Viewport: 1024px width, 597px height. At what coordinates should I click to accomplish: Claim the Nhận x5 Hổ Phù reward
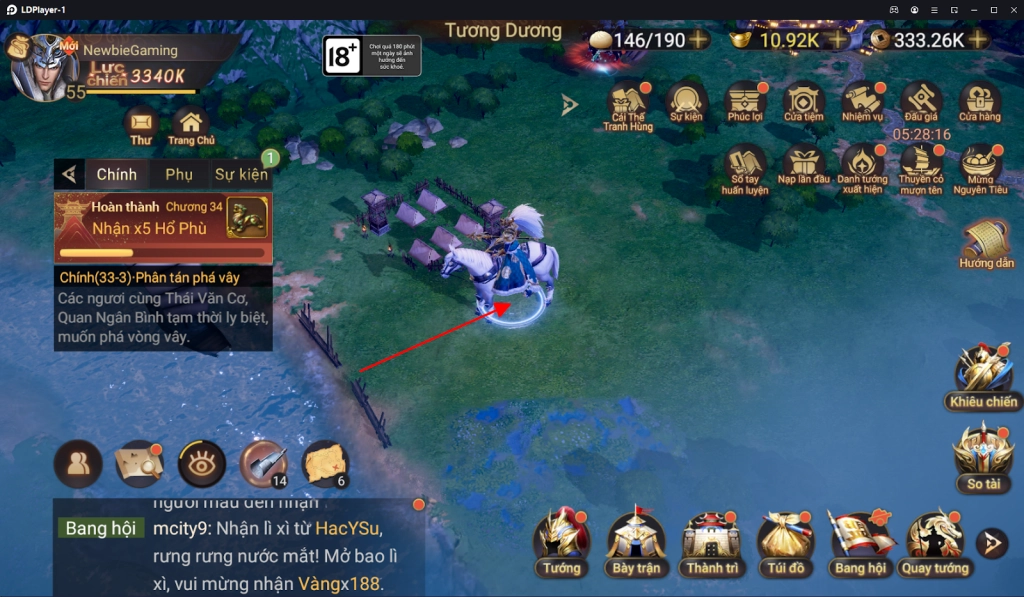pyautogui.click(x=163, y=227)
